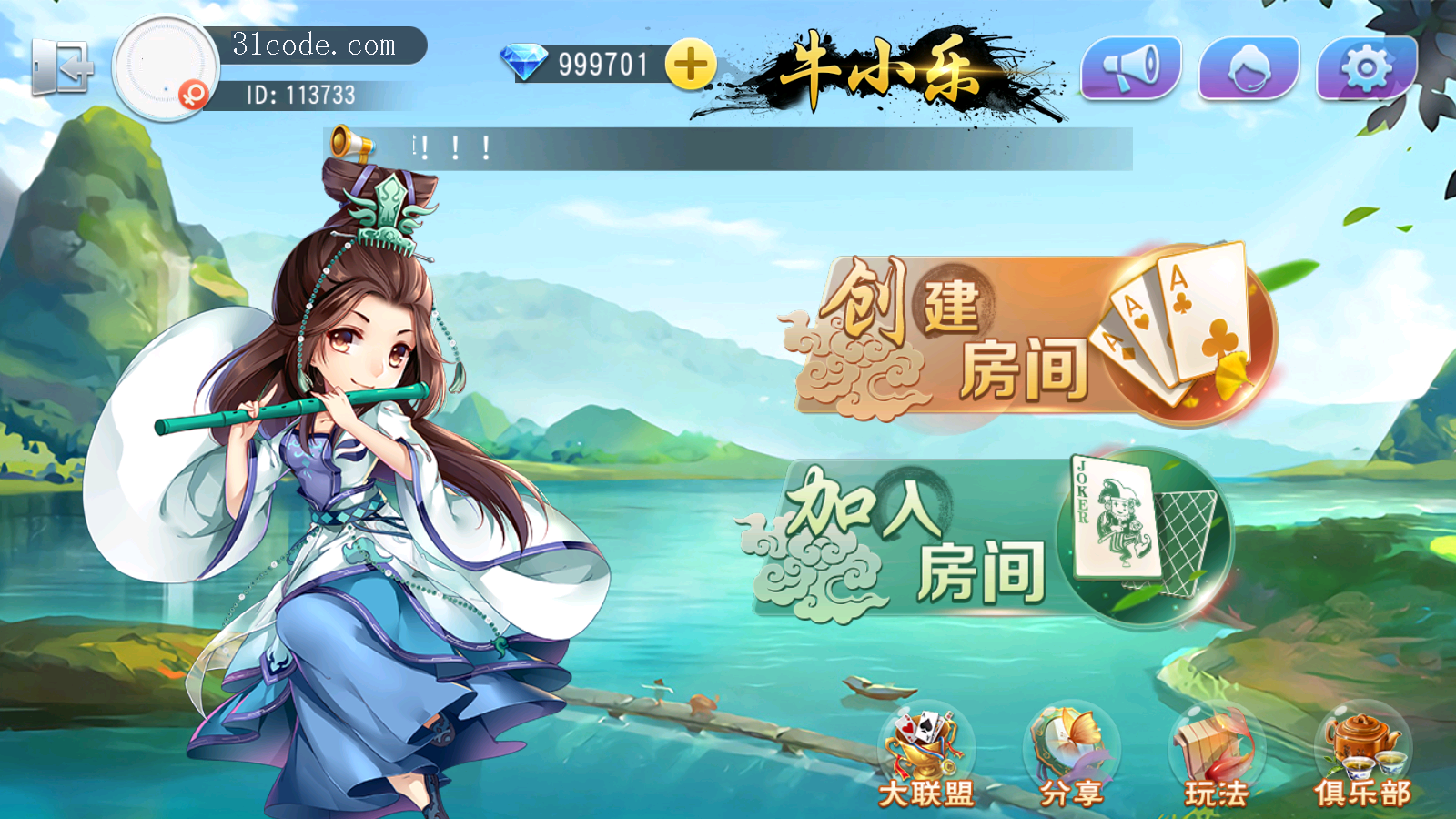Screen dimensions: 1456x819
Task: Tap the 分享 share icon
Action: (1071, 757)
